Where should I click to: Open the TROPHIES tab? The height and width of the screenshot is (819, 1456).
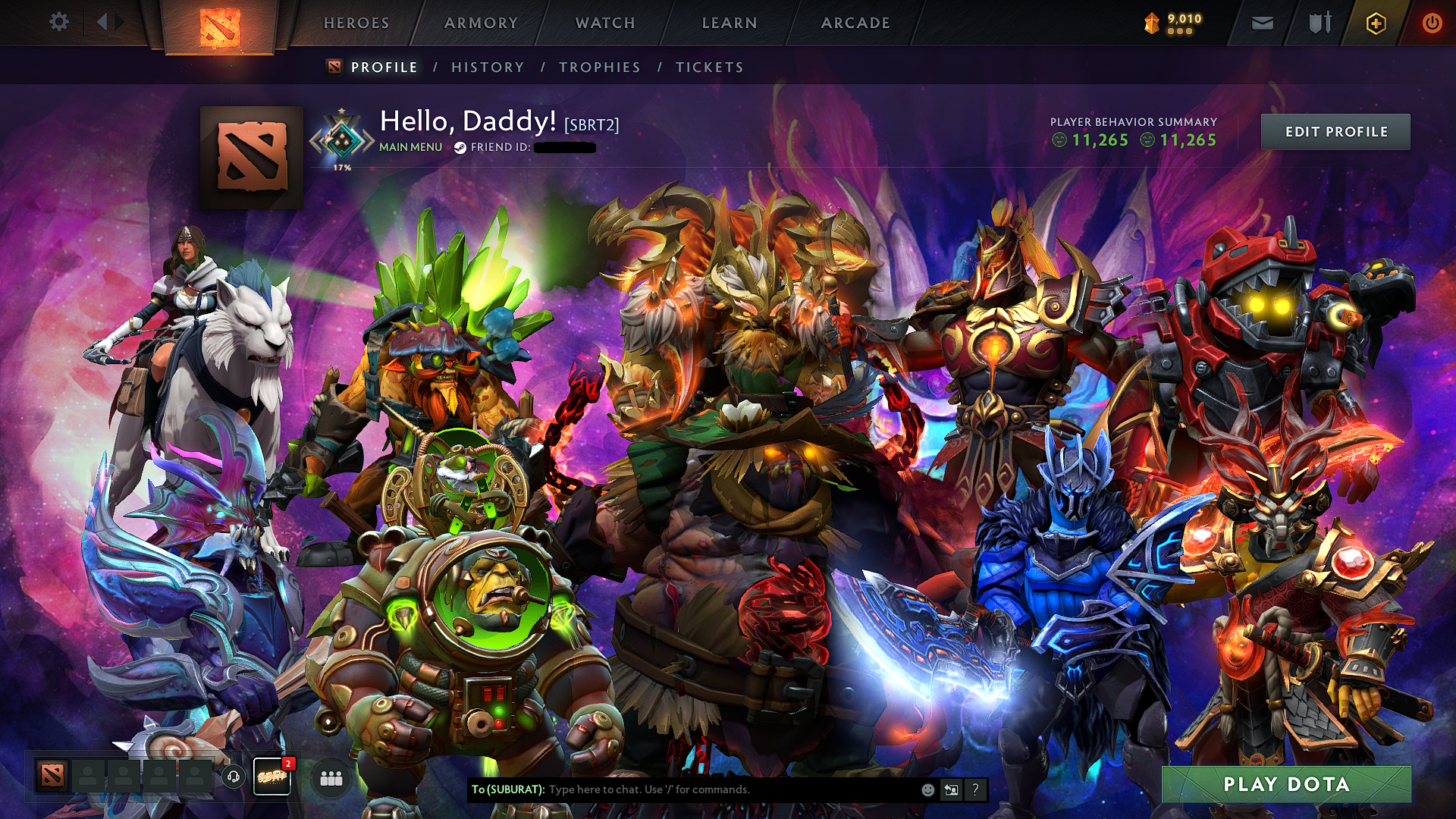pyautogui.click(x=599, y=67)
